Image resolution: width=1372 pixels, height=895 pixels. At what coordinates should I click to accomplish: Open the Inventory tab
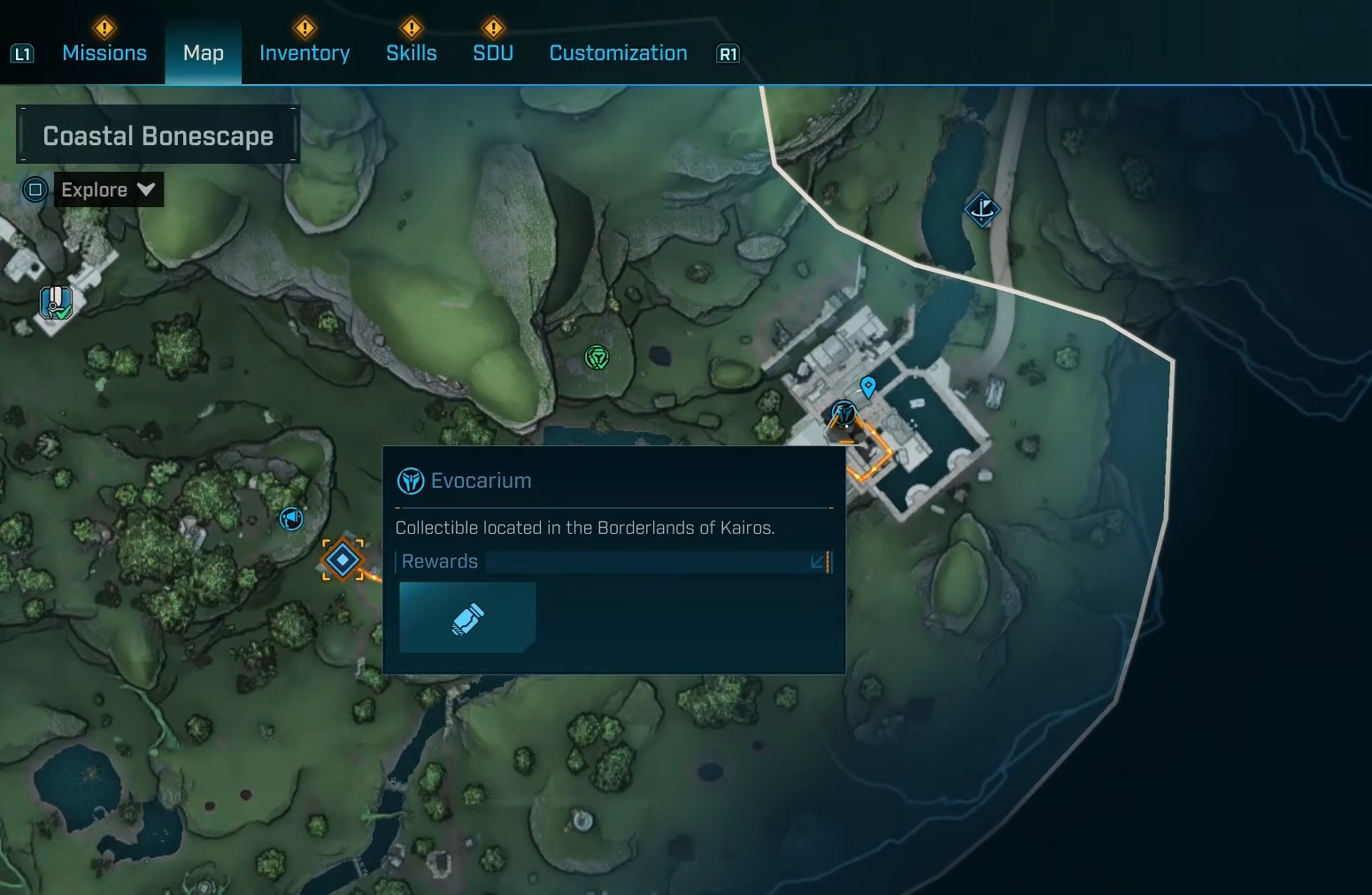point(304,53)
